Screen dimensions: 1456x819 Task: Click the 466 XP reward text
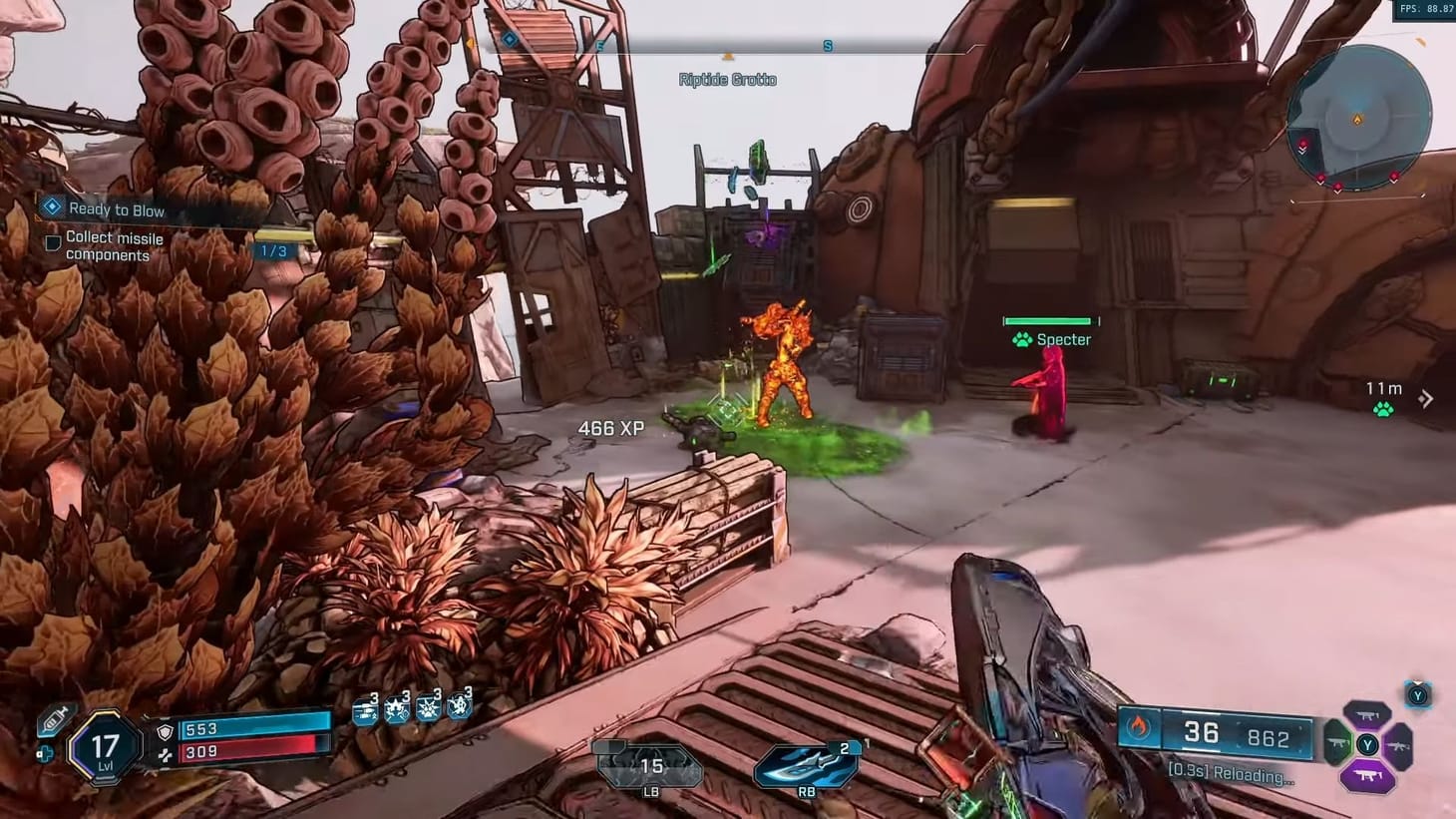point(611,427)
